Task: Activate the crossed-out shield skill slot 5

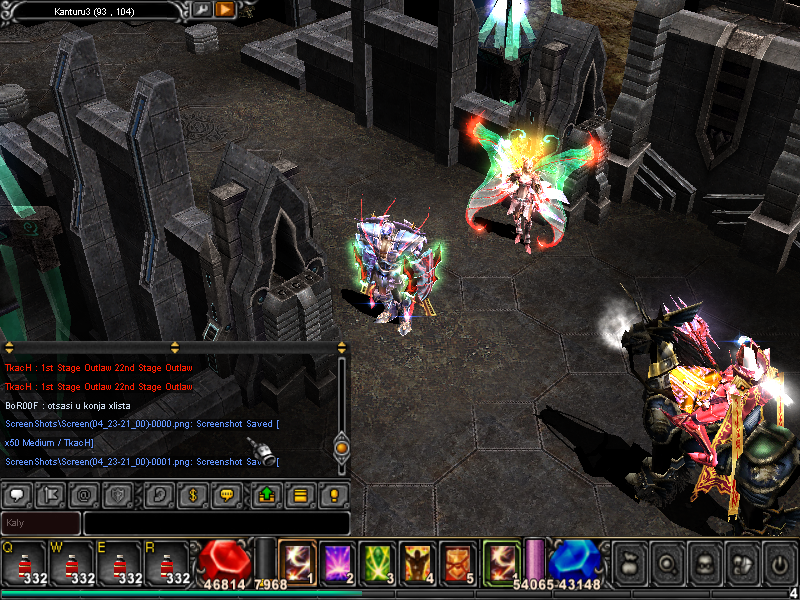Action: [458, 561]
